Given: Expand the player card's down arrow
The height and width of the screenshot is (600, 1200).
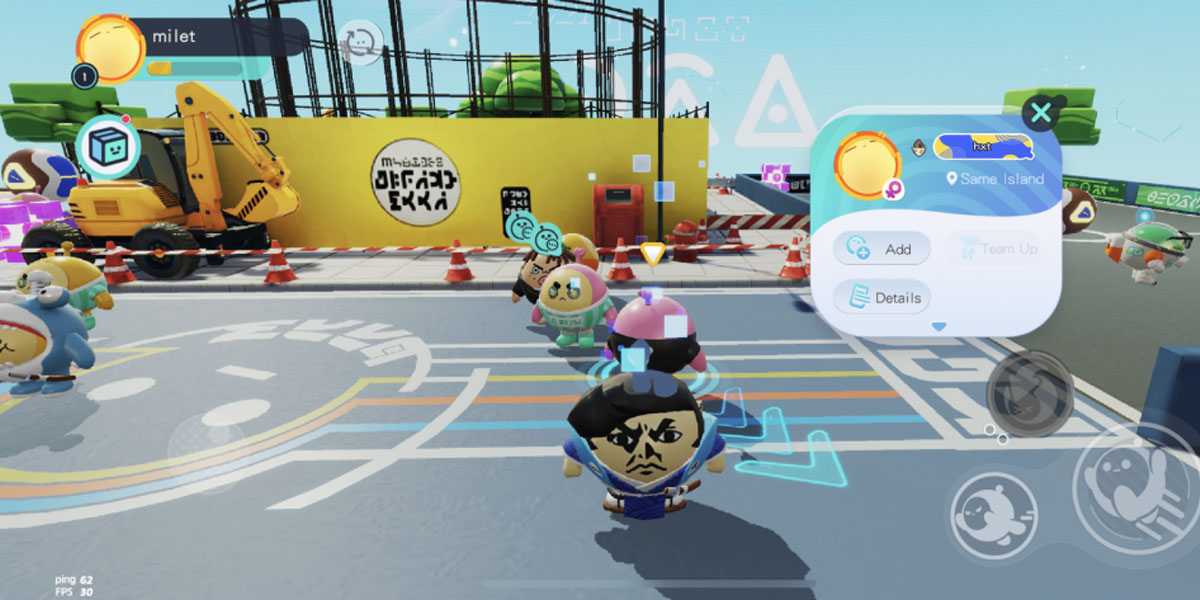Looking at the screenshot, I should [x=938, y=326].
